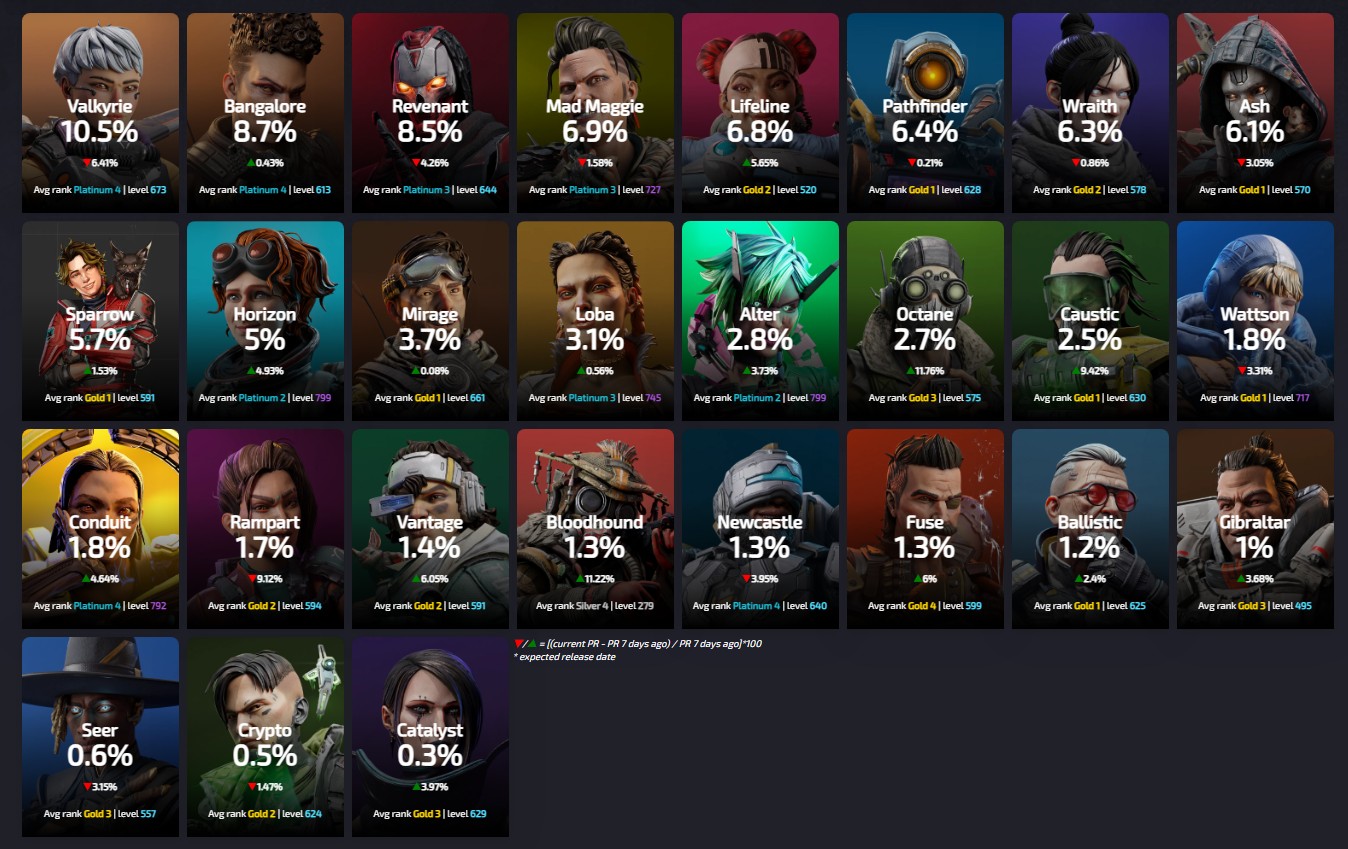Screen dimensions: 1348x849
Task: Choose the Loba card
Action: 595,321
